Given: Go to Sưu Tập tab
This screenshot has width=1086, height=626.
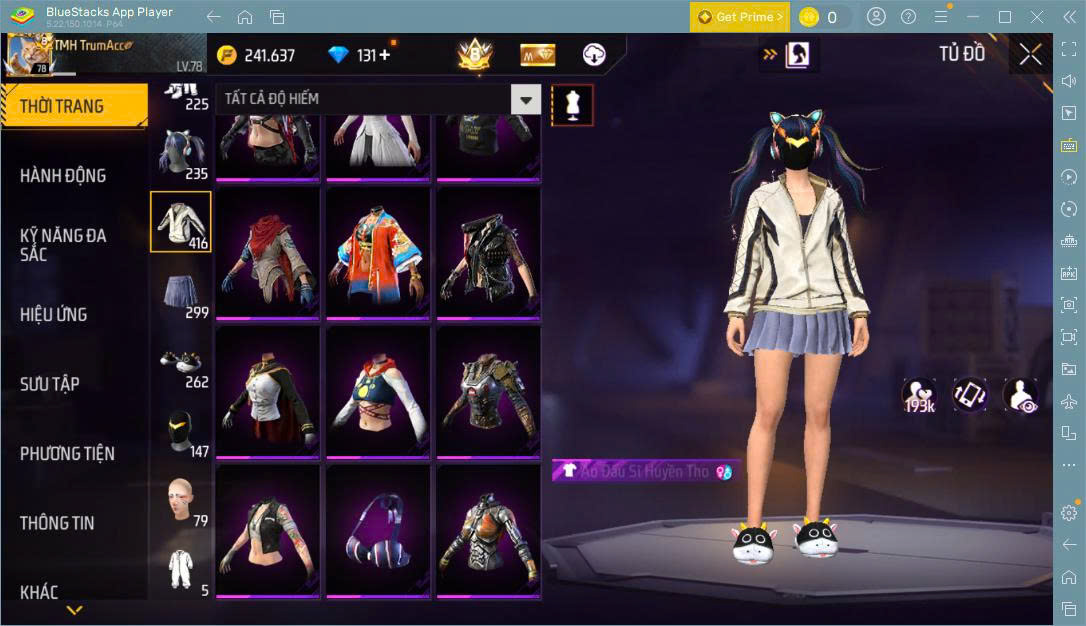Looking at the screenshot, I should point(50,384).
